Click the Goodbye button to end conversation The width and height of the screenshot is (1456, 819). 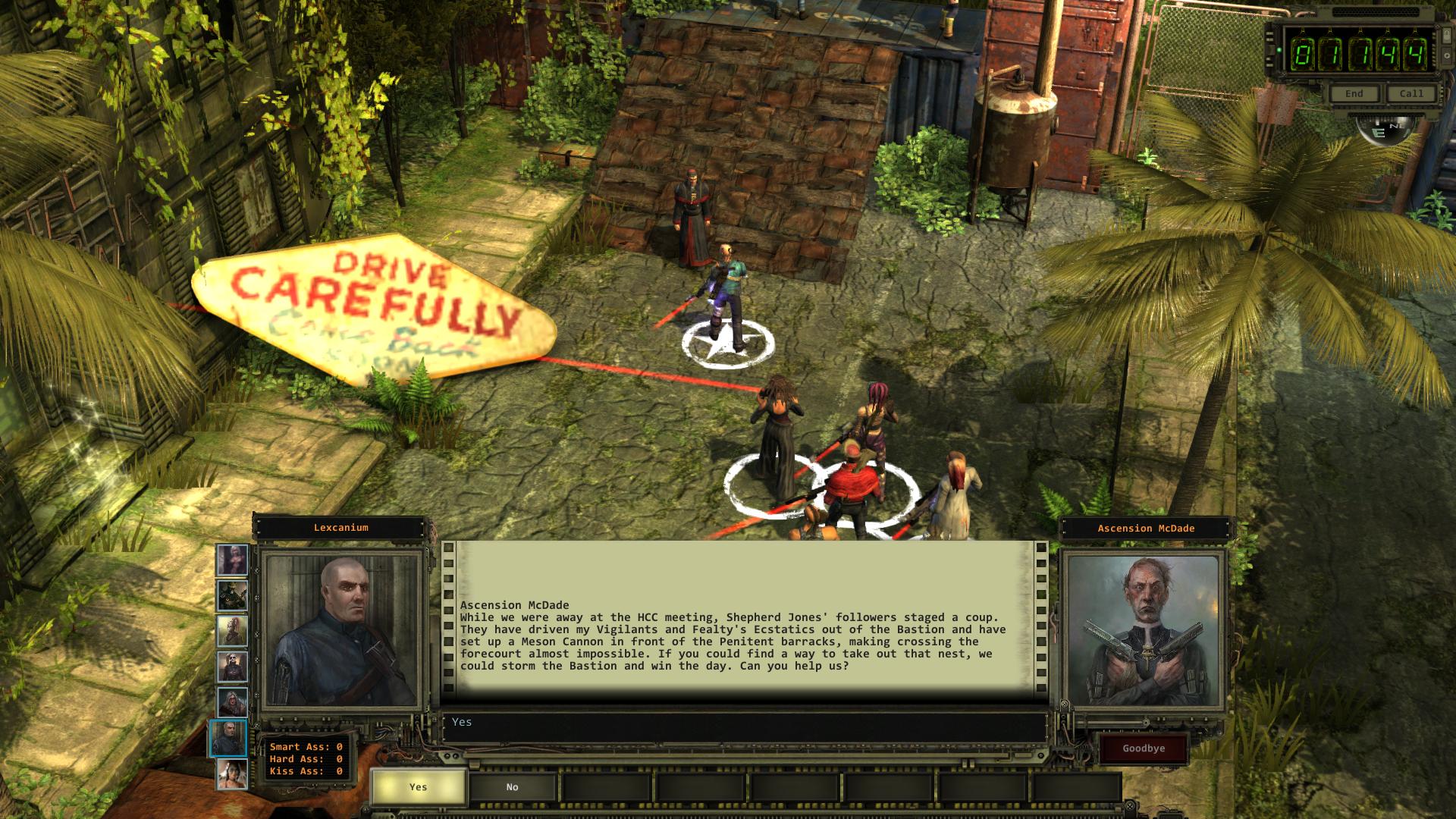1144,748
